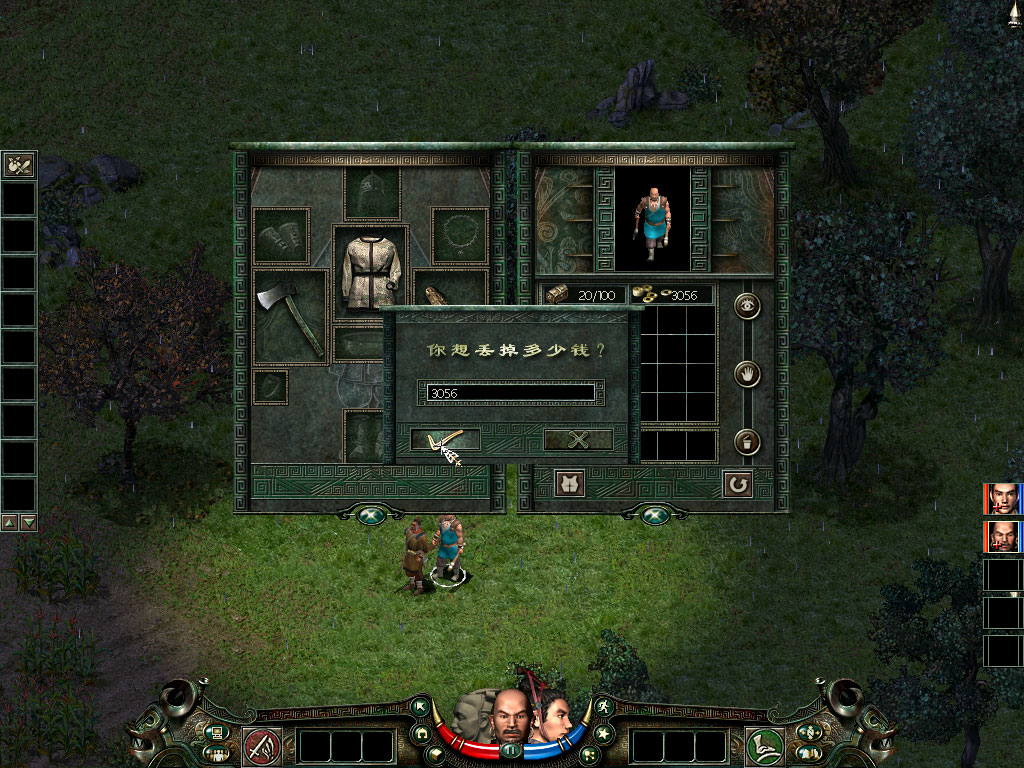Screen dimensions: 1024x768
Task: Select the gloves equipment slot
Action: (281, 236)
